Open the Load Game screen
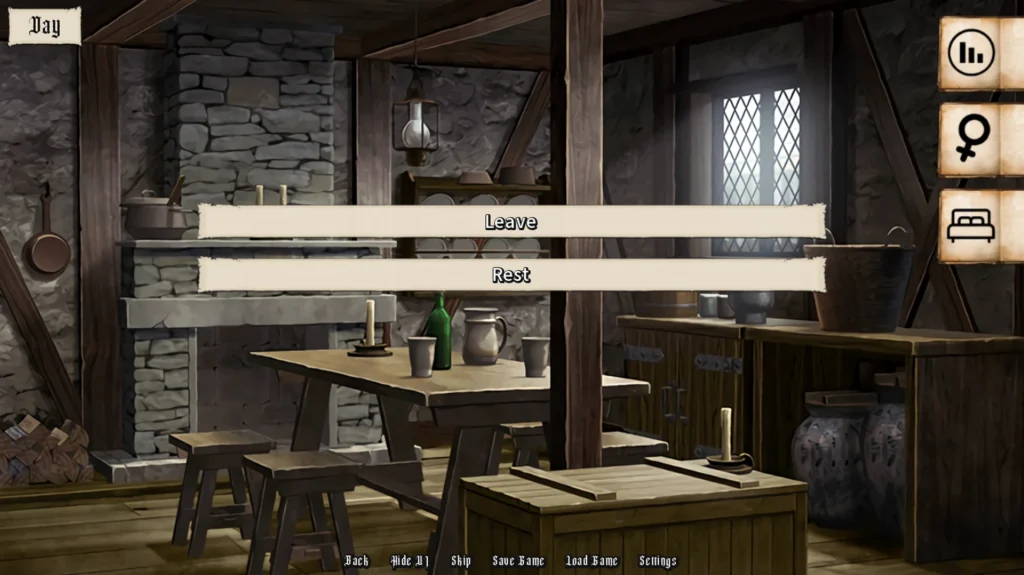 click(x=592, y=561)
